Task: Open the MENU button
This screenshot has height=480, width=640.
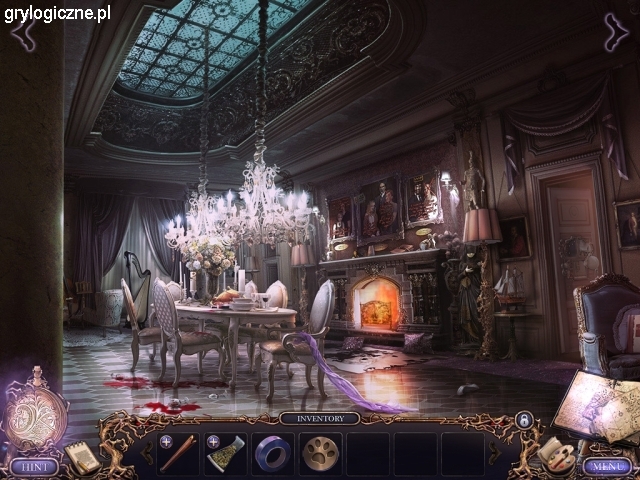Action: 605,465
